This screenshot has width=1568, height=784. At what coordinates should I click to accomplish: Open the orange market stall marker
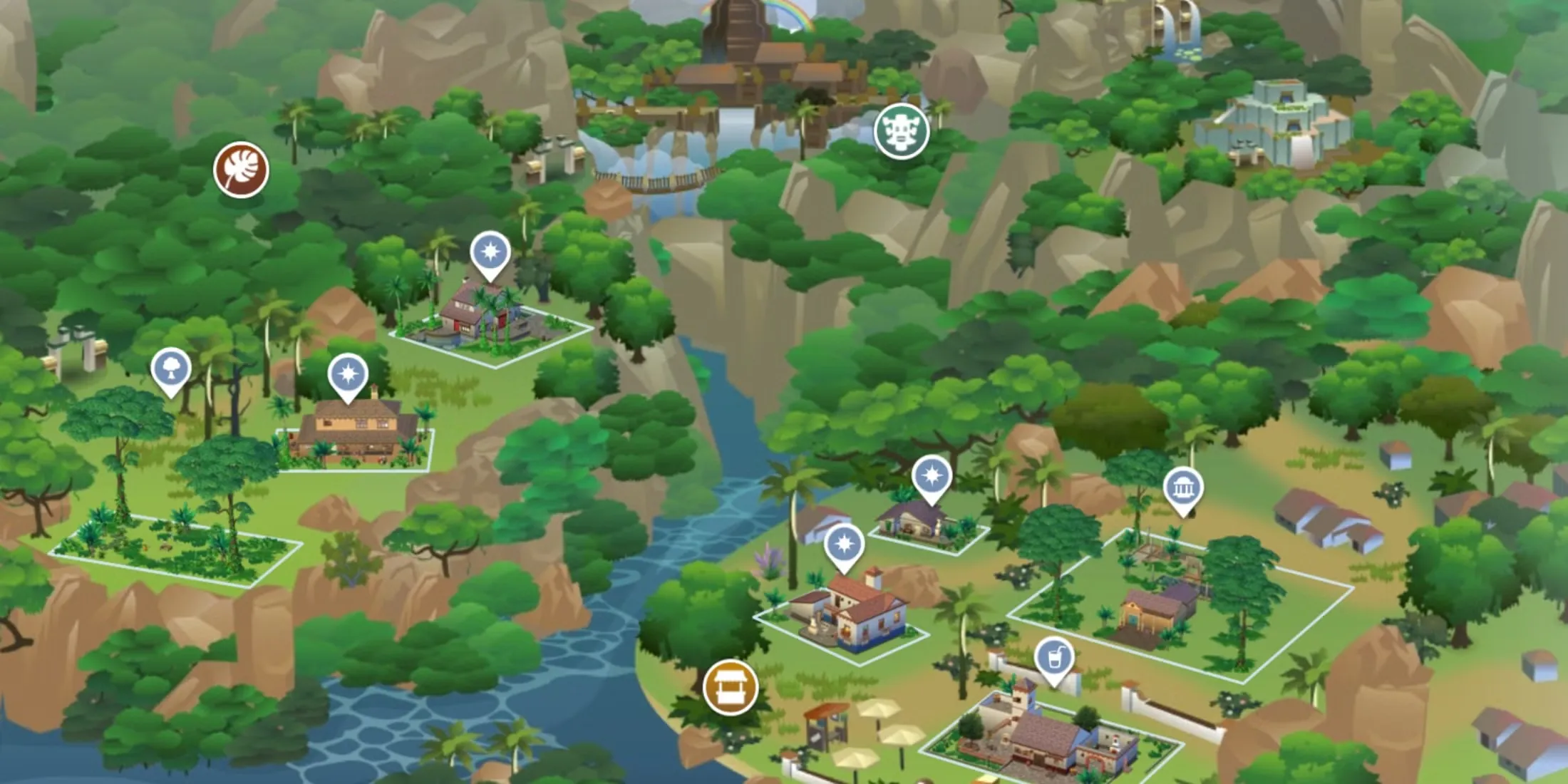(x=730, y=687)
